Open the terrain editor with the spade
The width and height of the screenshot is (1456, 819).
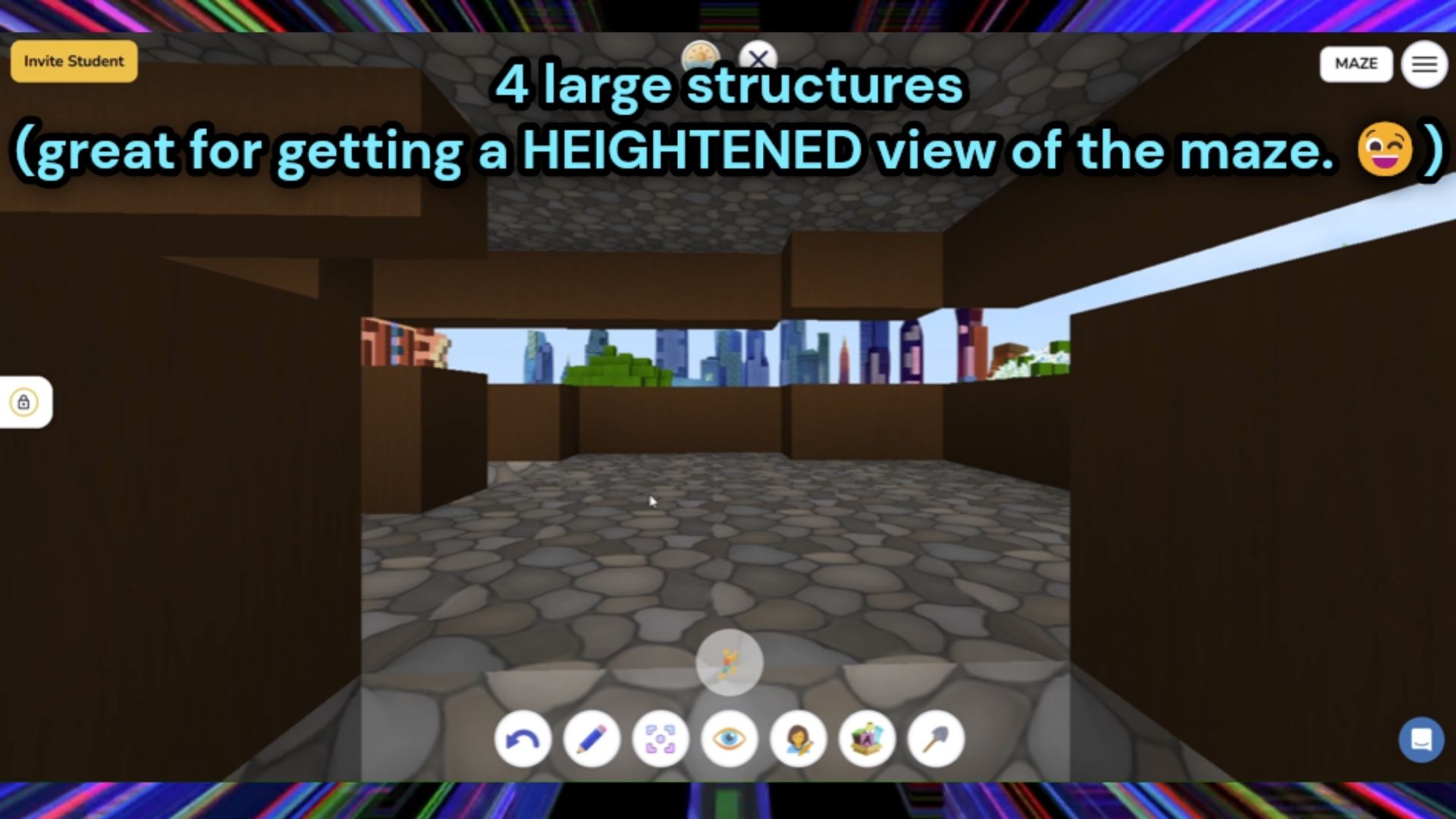(x=934, y=739)
